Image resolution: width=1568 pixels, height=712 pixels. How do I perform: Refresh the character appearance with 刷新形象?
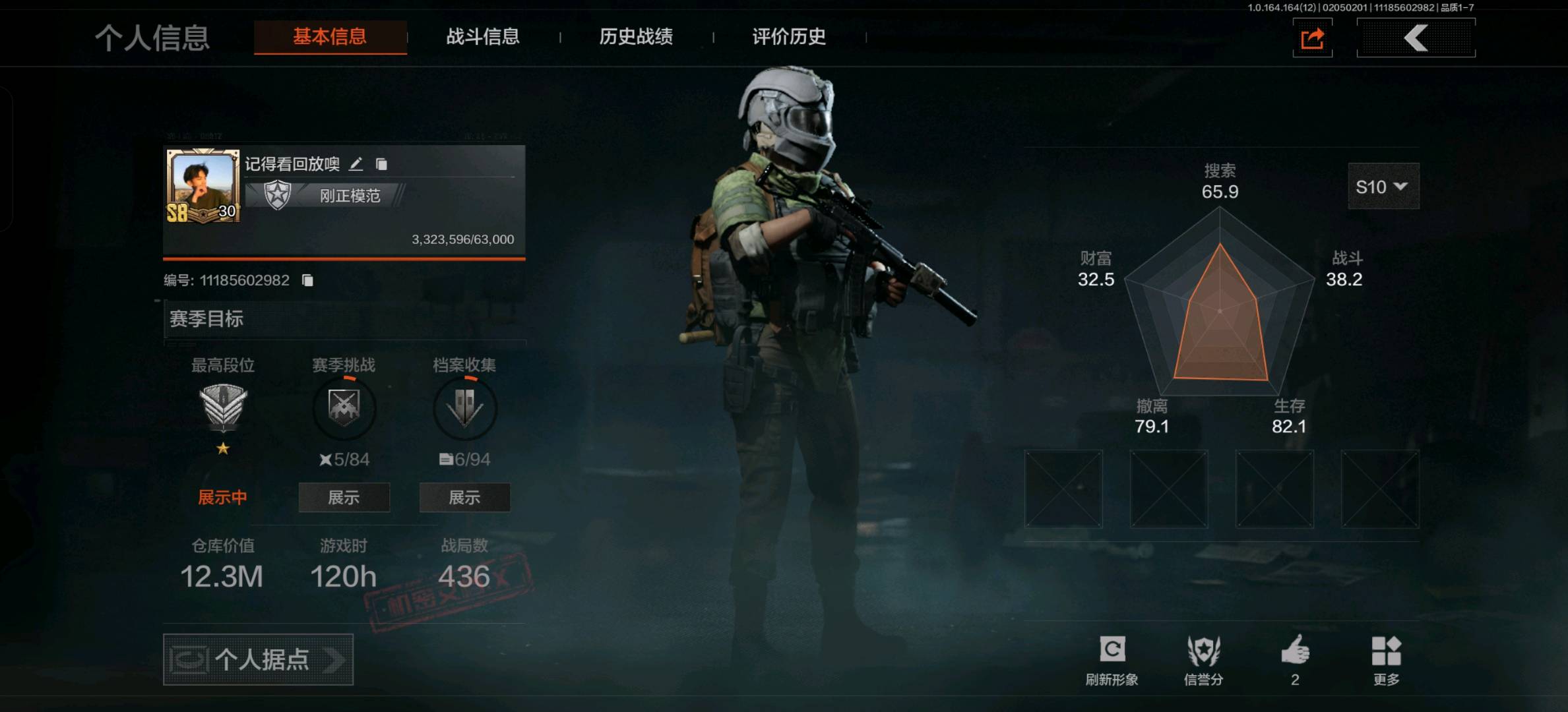[1112, 659]
